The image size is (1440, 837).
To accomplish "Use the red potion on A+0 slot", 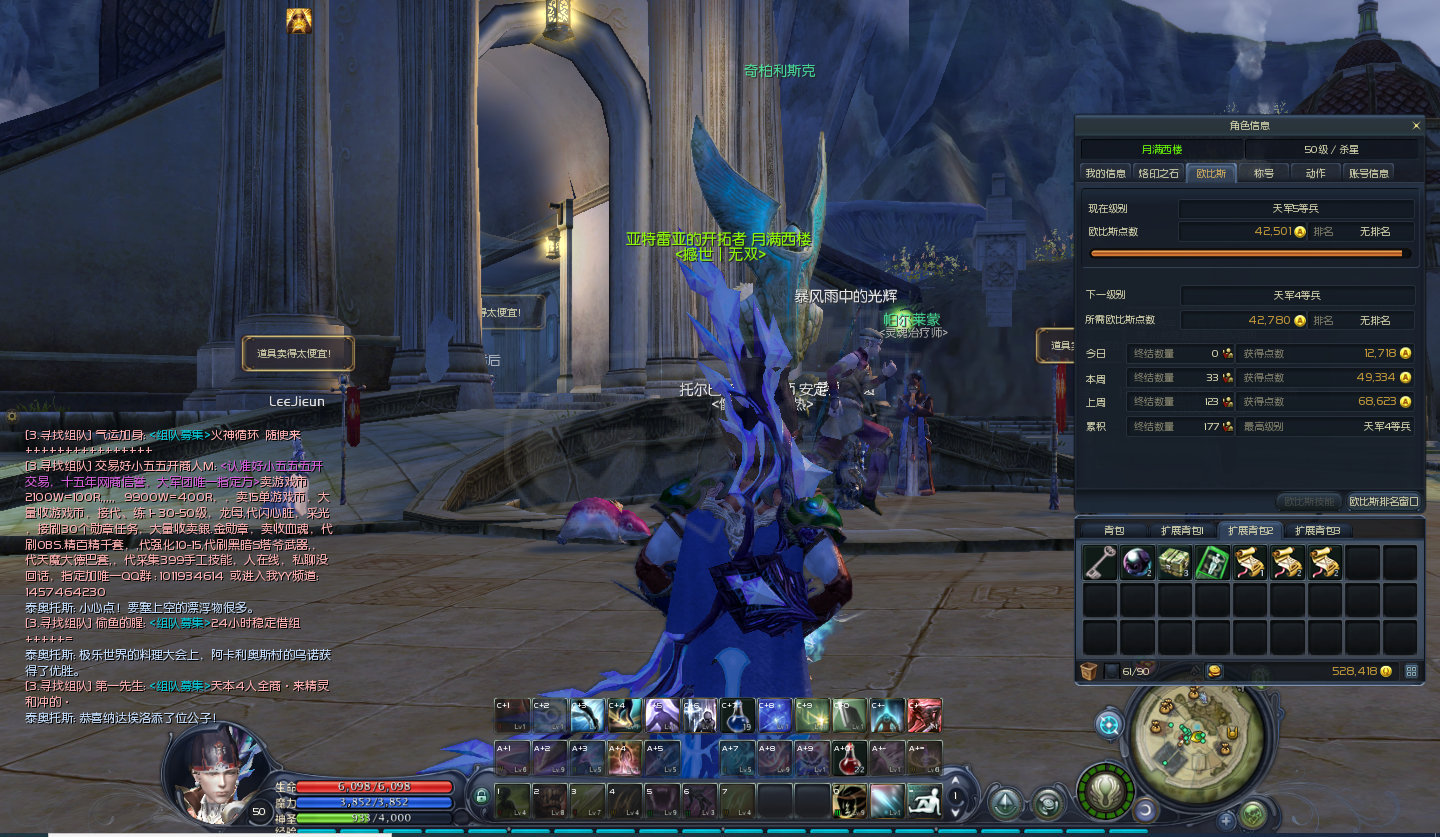I will [849, 758].
